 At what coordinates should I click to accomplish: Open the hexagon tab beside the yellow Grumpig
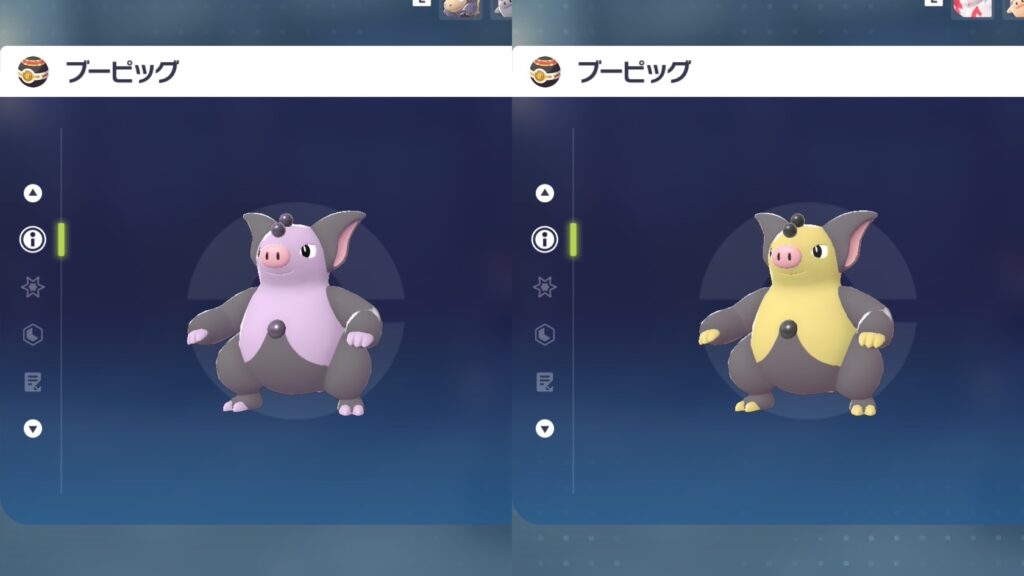pyautogui.click(x=545, y=334)
